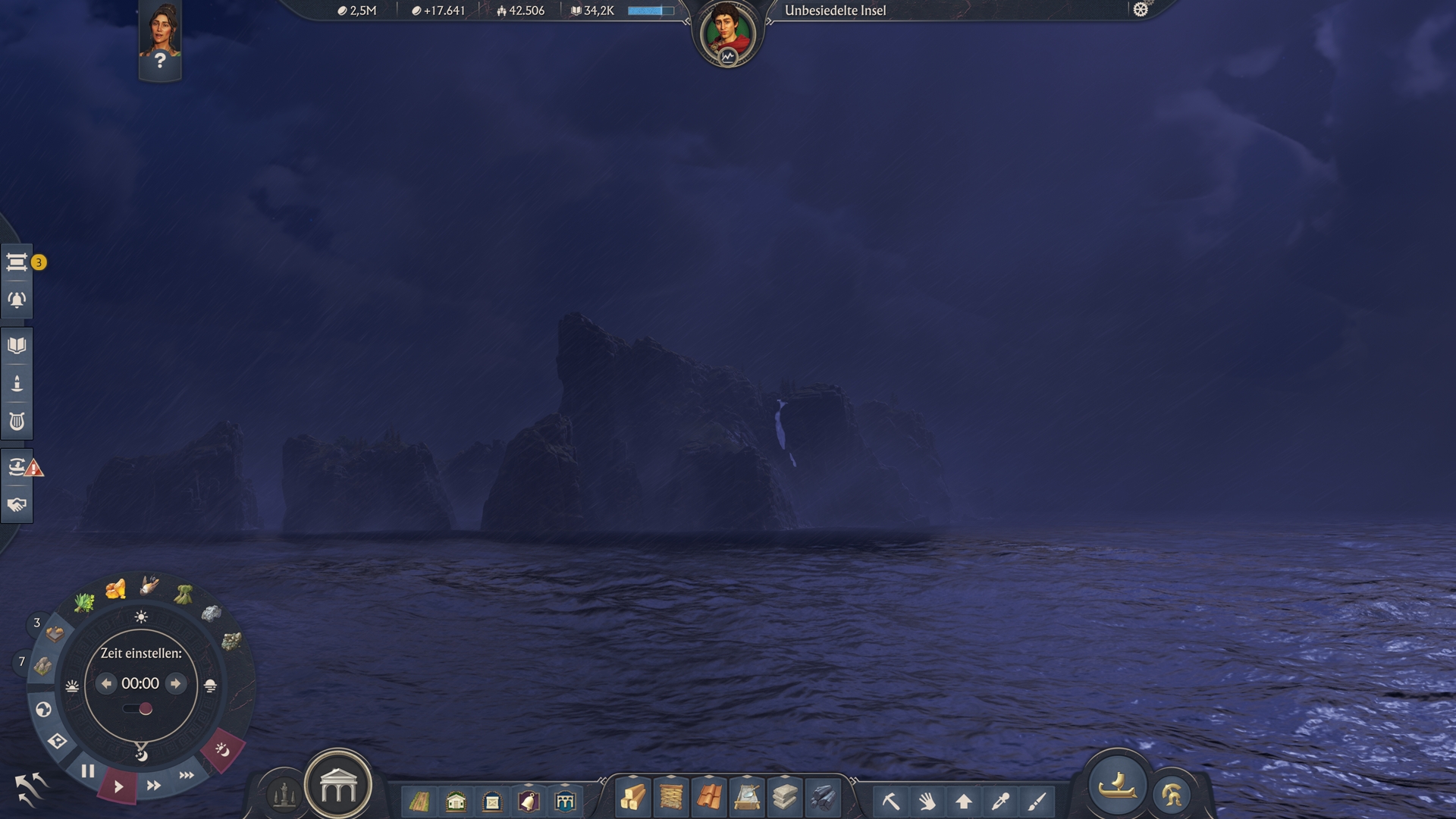Toggle the switch below the time display
The height and width of the screenshot is (819, 1456).
(139, 709)
